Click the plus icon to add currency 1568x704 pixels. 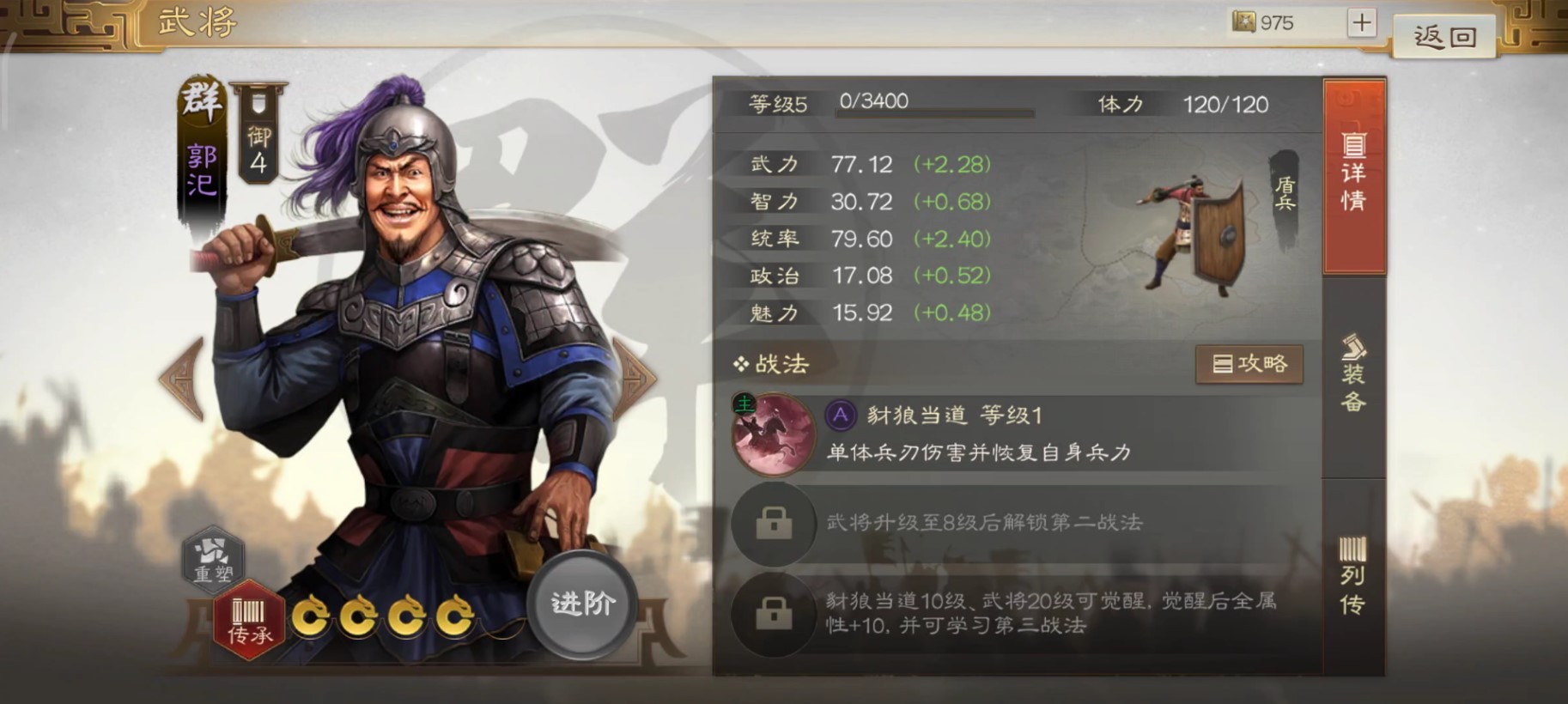click(1362, 22)
